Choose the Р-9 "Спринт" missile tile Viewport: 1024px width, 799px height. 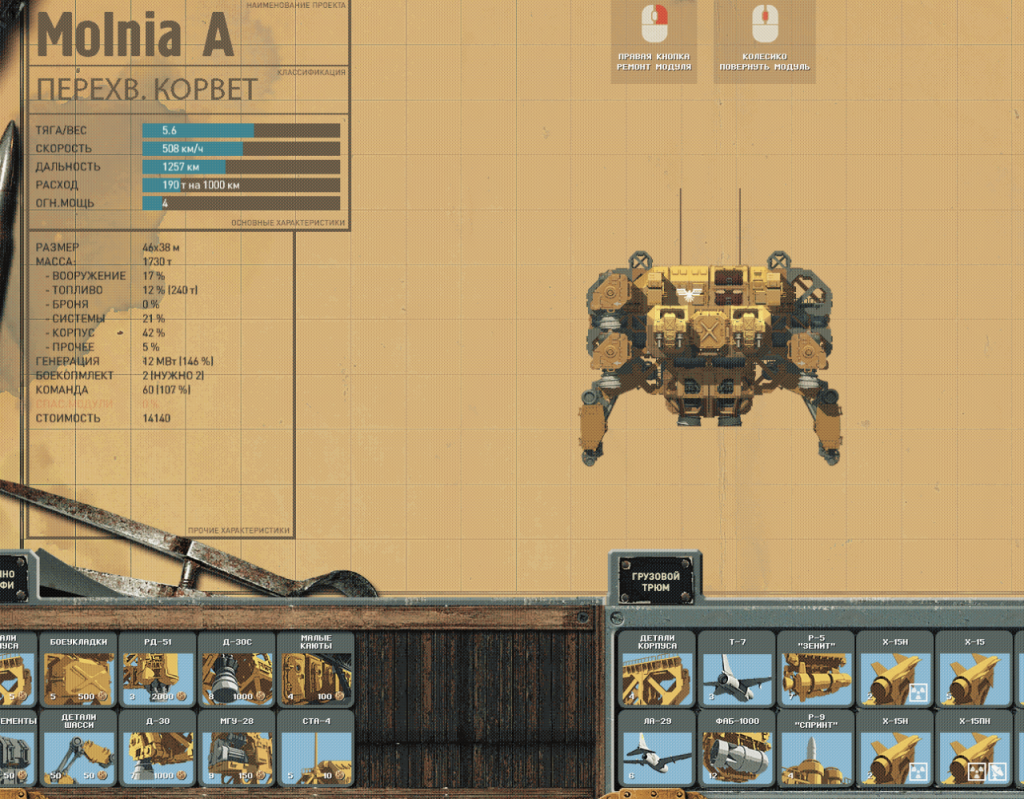click(x=815, y=747)
